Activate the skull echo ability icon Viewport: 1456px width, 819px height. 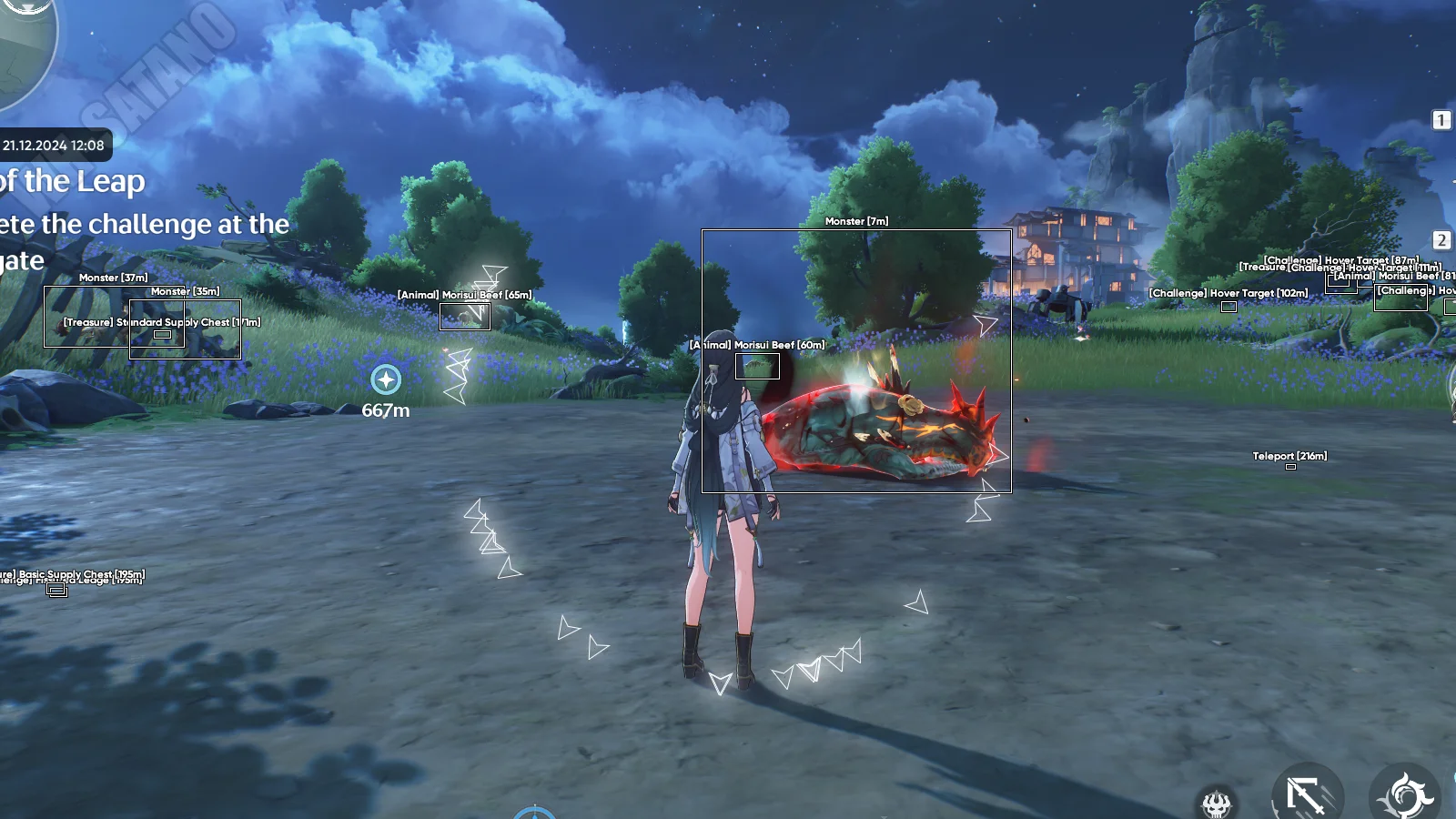coord(1217,802)
